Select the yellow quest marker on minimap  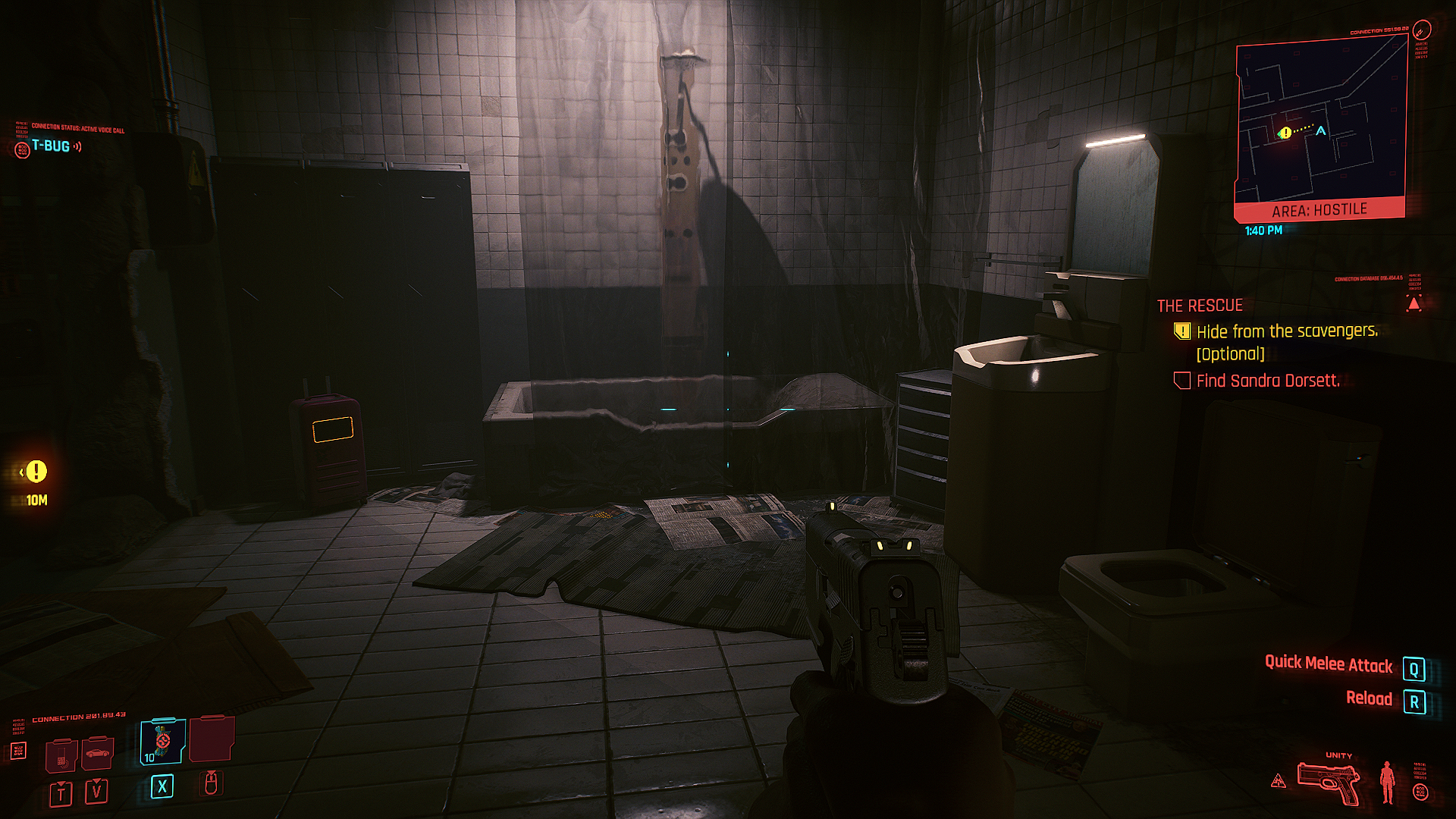[x=1285, y=133]
